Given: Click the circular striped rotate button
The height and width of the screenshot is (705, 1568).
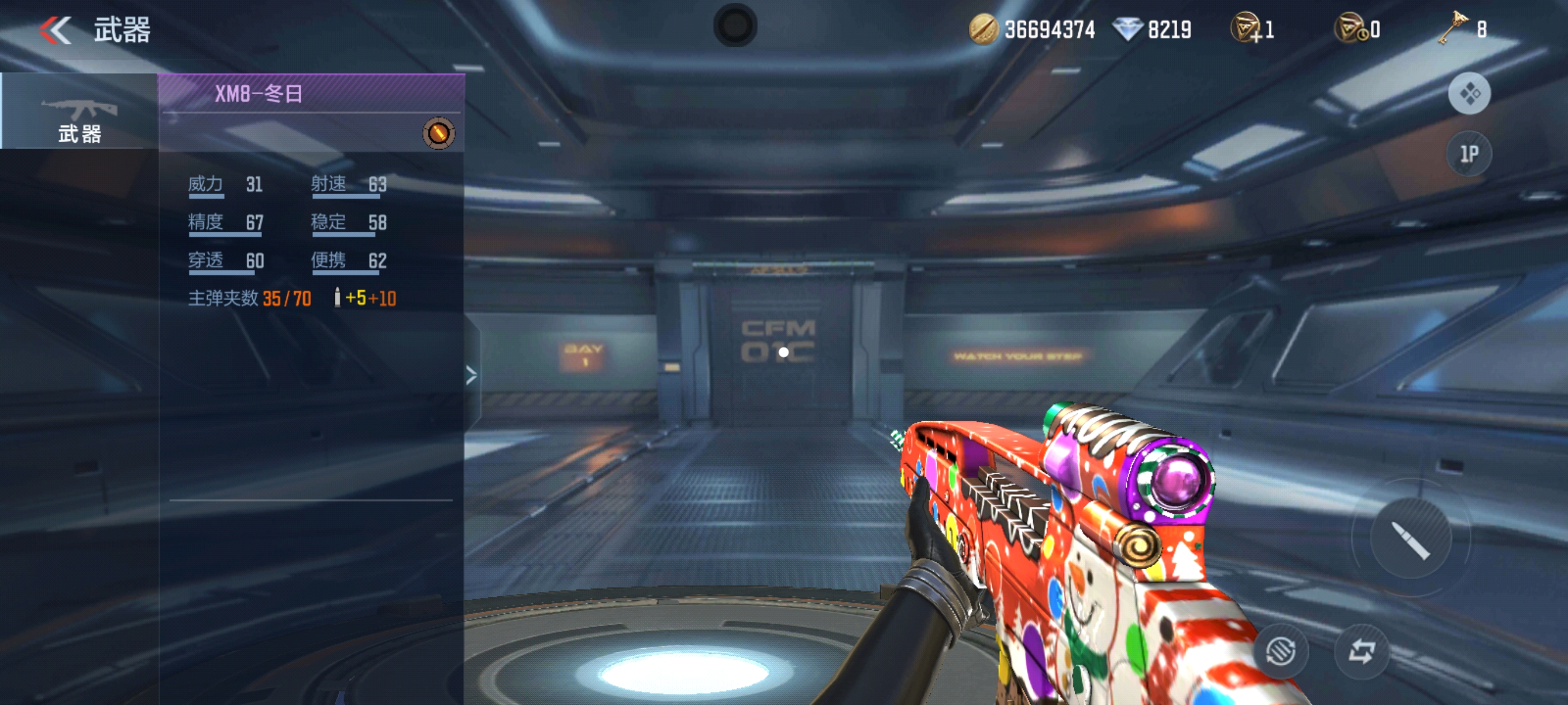Looking at the screenshot, I should [x=1280, y=651].
